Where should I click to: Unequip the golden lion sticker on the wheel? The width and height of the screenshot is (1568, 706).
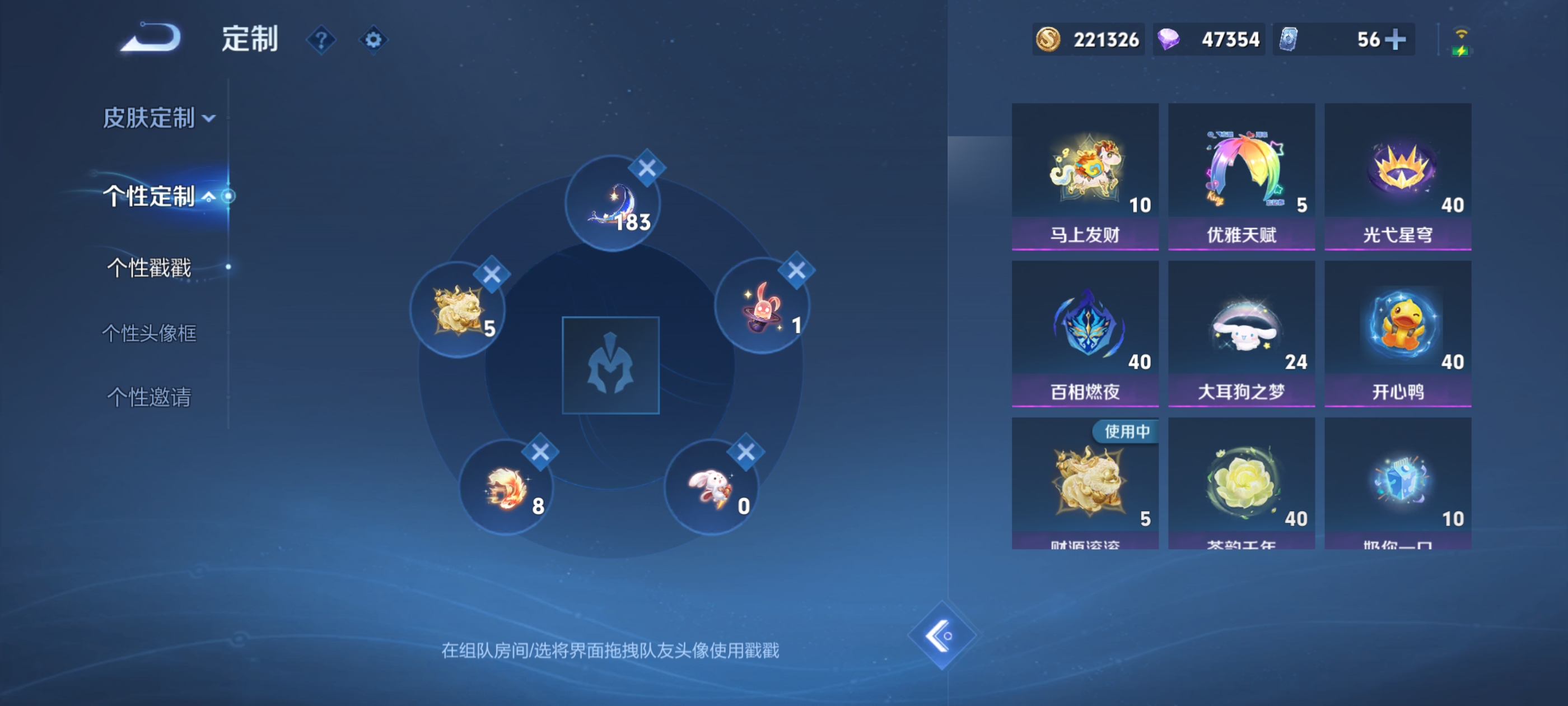click(x=492, y=274)
